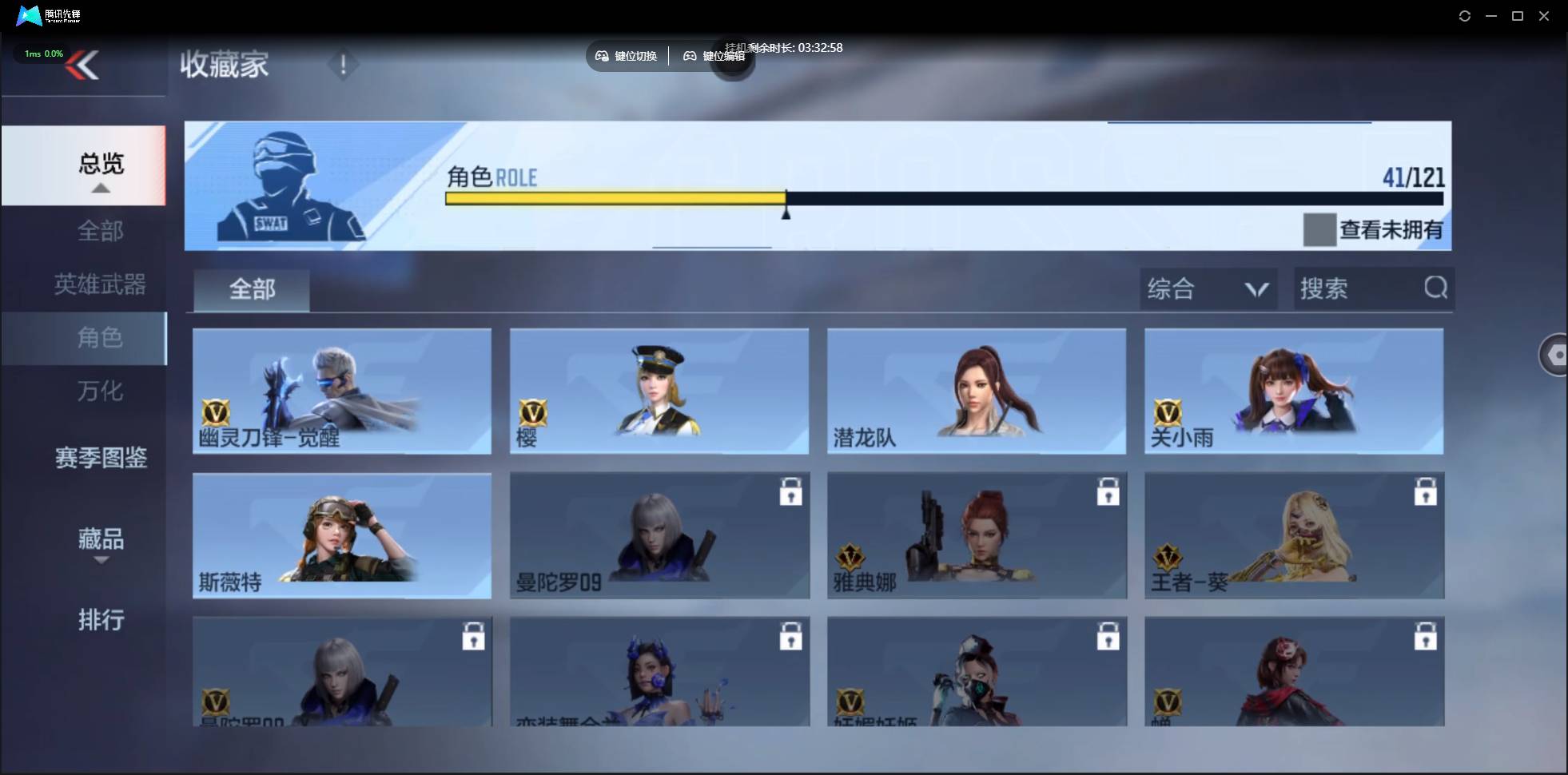This screenshot has width=1568, height=775.
Task: Click the back arrow at top left
Action: click(85, 66)
